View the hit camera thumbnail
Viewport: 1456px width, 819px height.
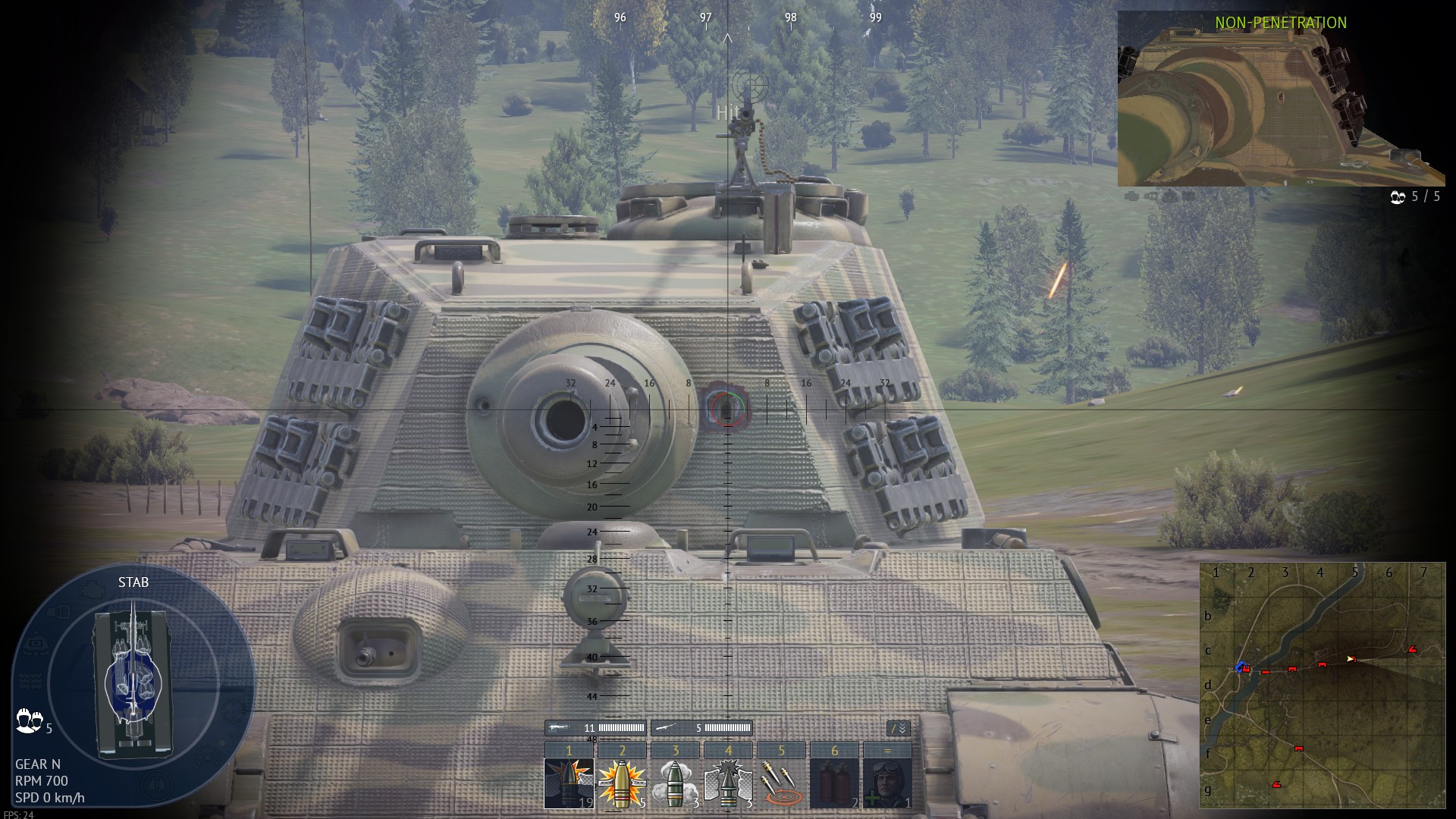pyautogui.click(x=1281, y=99)
